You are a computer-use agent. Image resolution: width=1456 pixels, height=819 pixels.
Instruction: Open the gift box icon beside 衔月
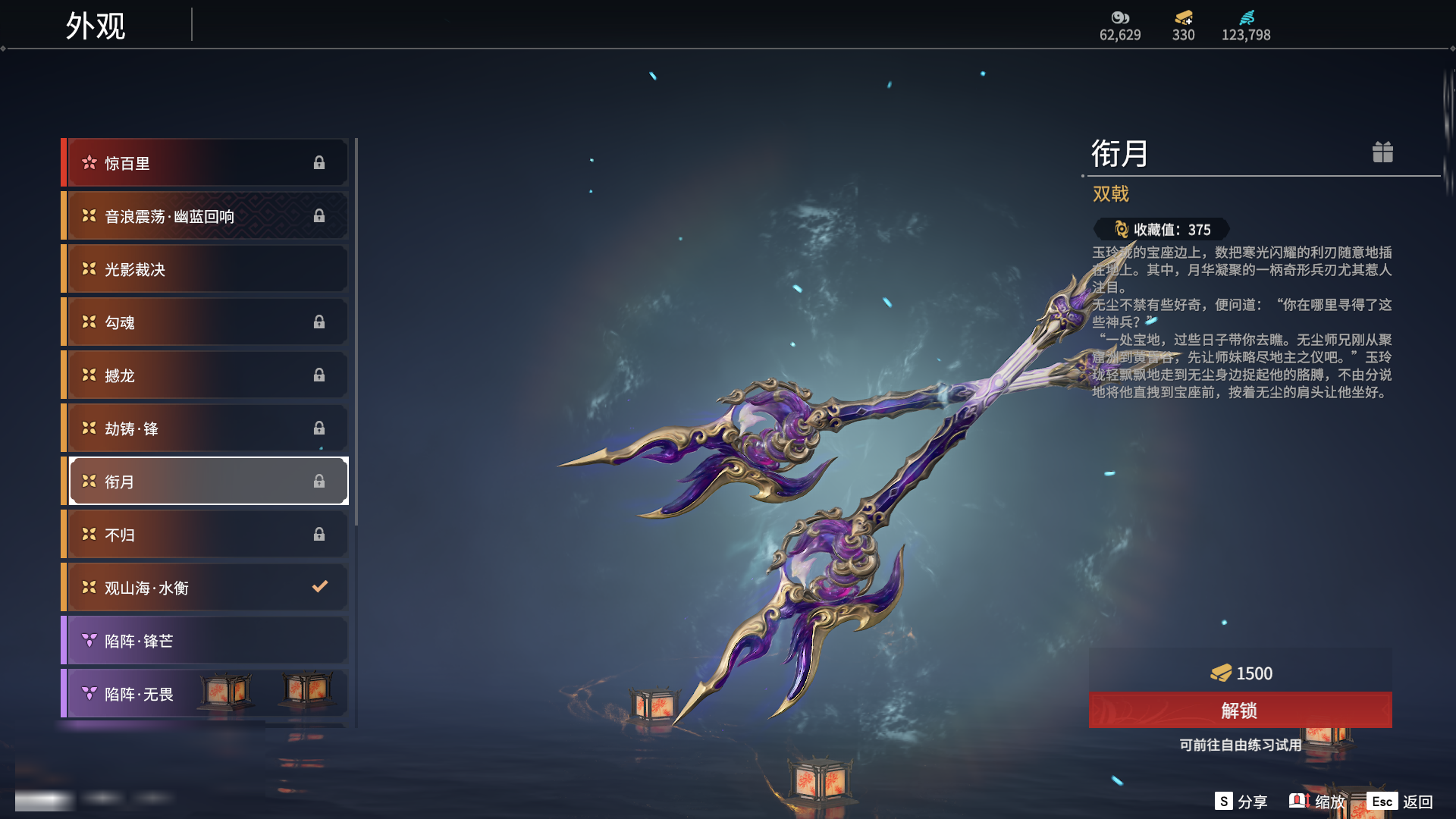pyautogui.click(x=1382, y=152)
